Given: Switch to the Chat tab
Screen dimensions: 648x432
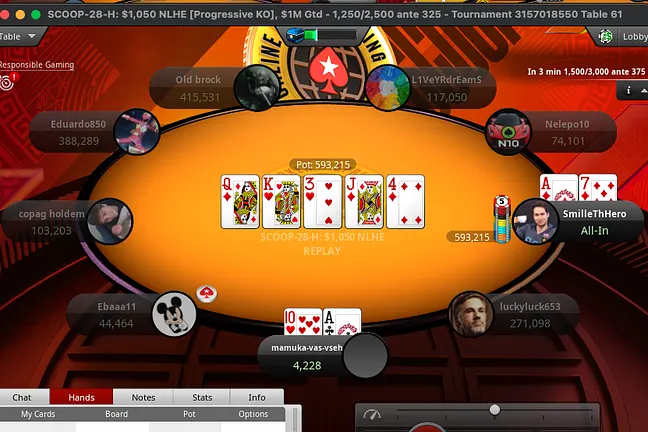Looking at the screenshot, I should [21, 397].
